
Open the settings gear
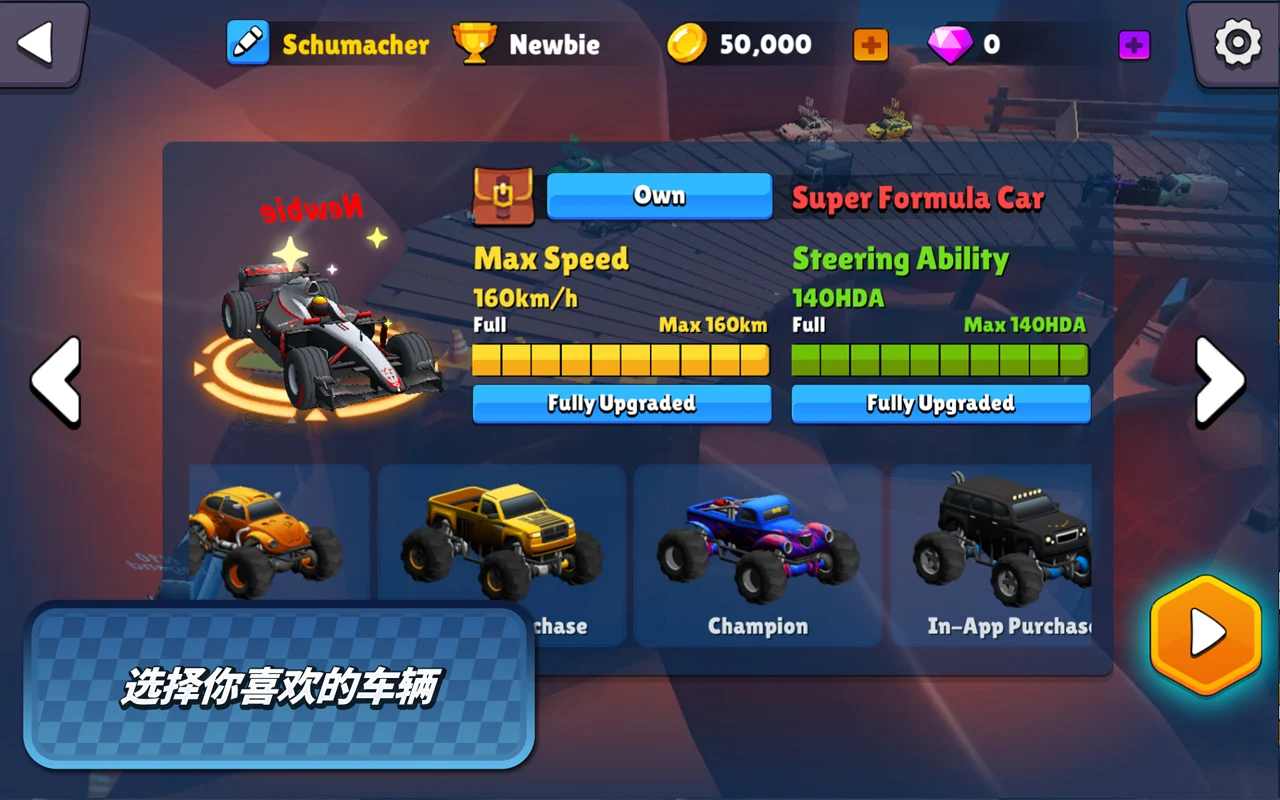click(1237, 42)
